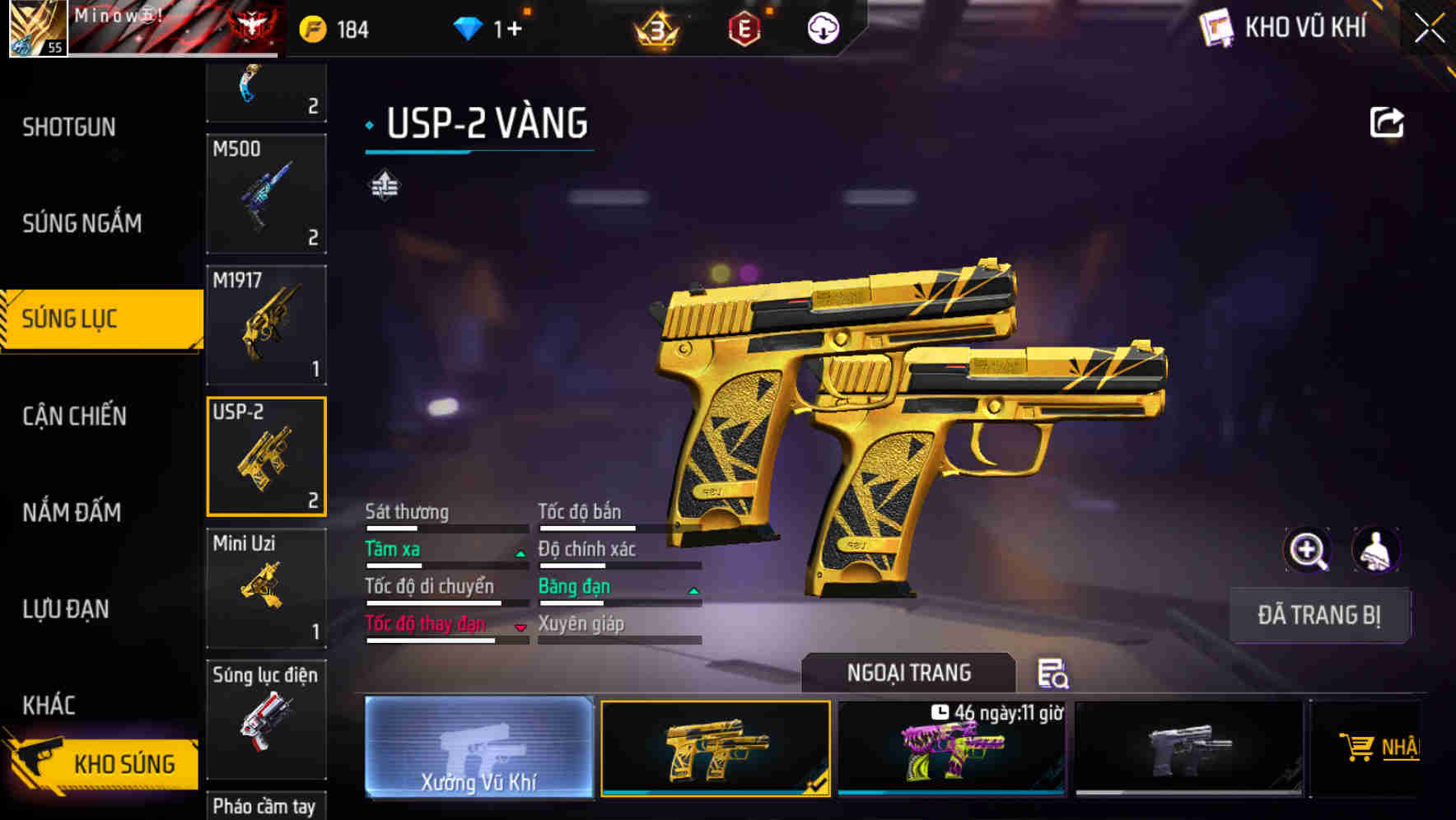The image size is (1456, 820).
Task: Share the weapon using the share icon
Action: 1386,123
